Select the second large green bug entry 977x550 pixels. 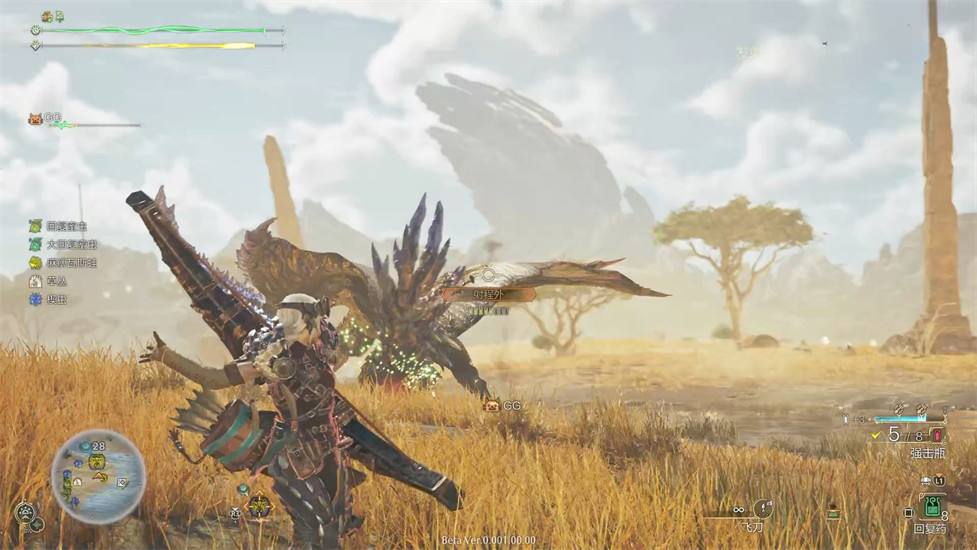pos(36,244)
